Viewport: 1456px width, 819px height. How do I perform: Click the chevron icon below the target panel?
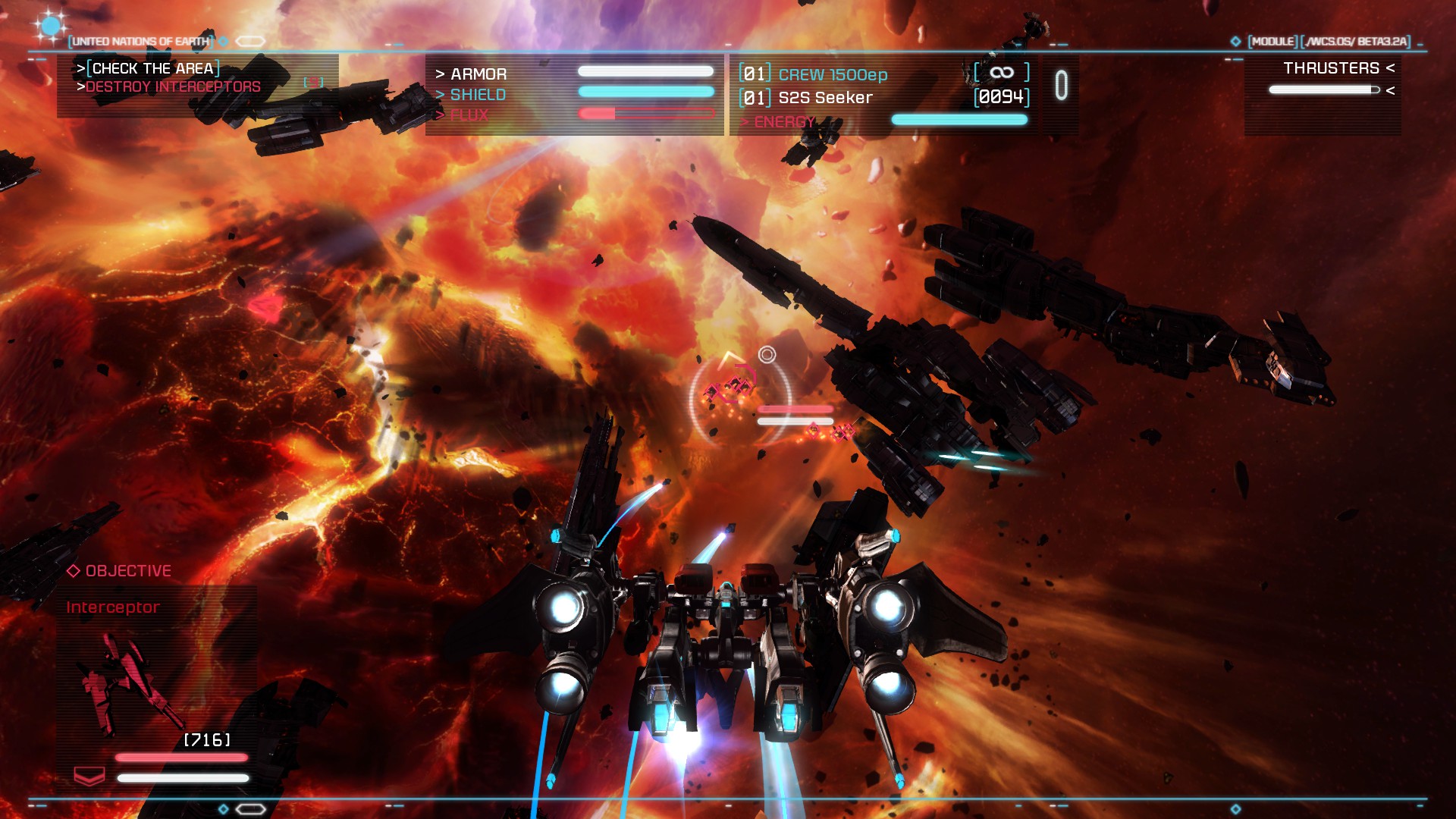[x=89, y=776]
